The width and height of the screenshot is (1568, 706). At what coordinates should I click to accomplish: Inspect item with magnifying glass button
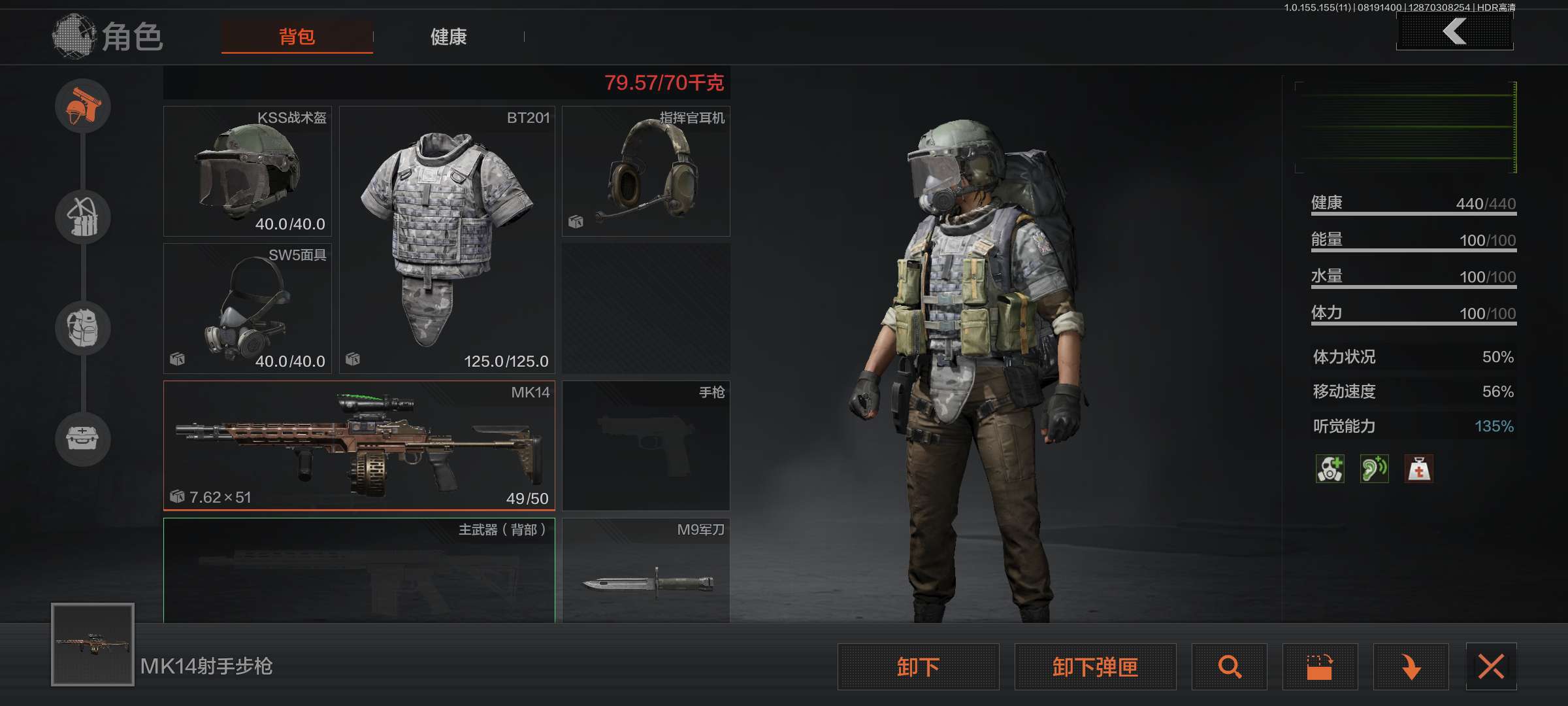[x=1229, y=667]
